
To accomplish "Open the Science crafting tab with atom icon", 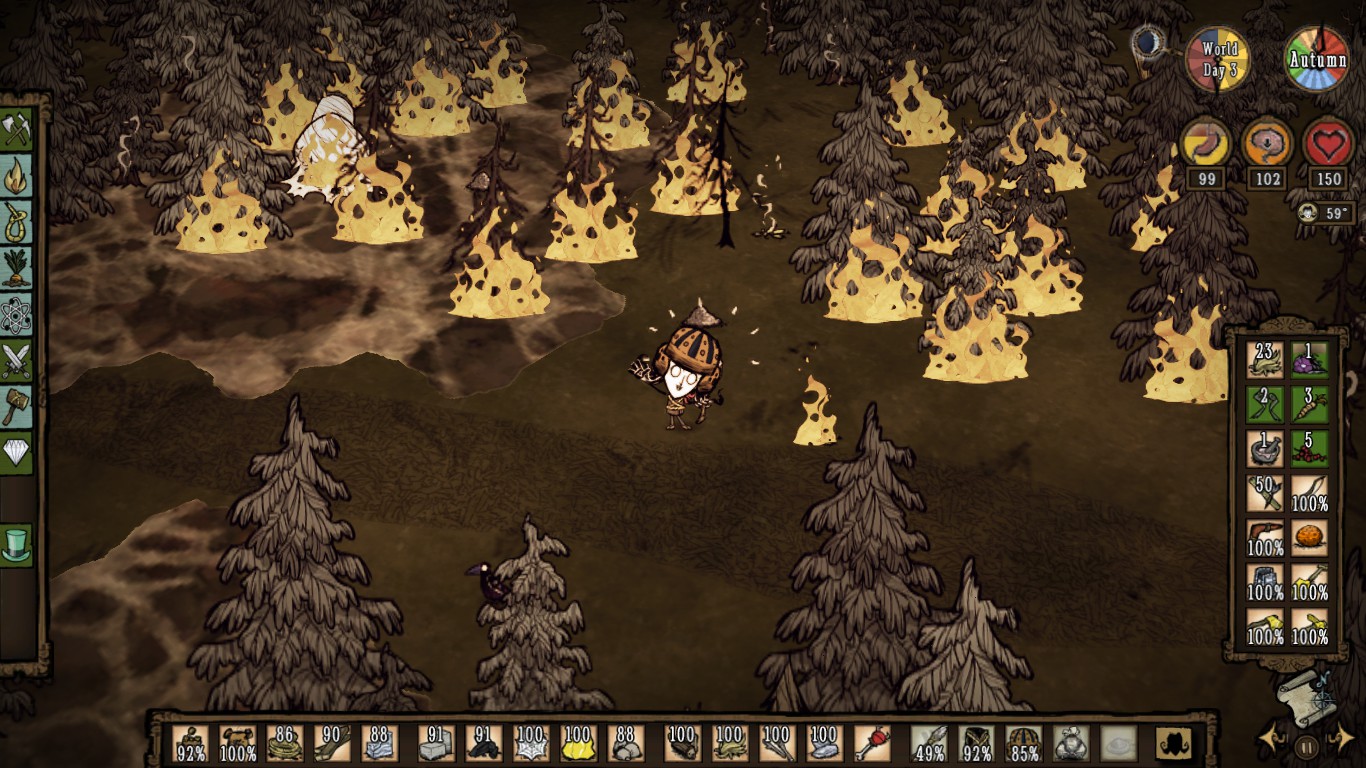I will pos(17,314).
